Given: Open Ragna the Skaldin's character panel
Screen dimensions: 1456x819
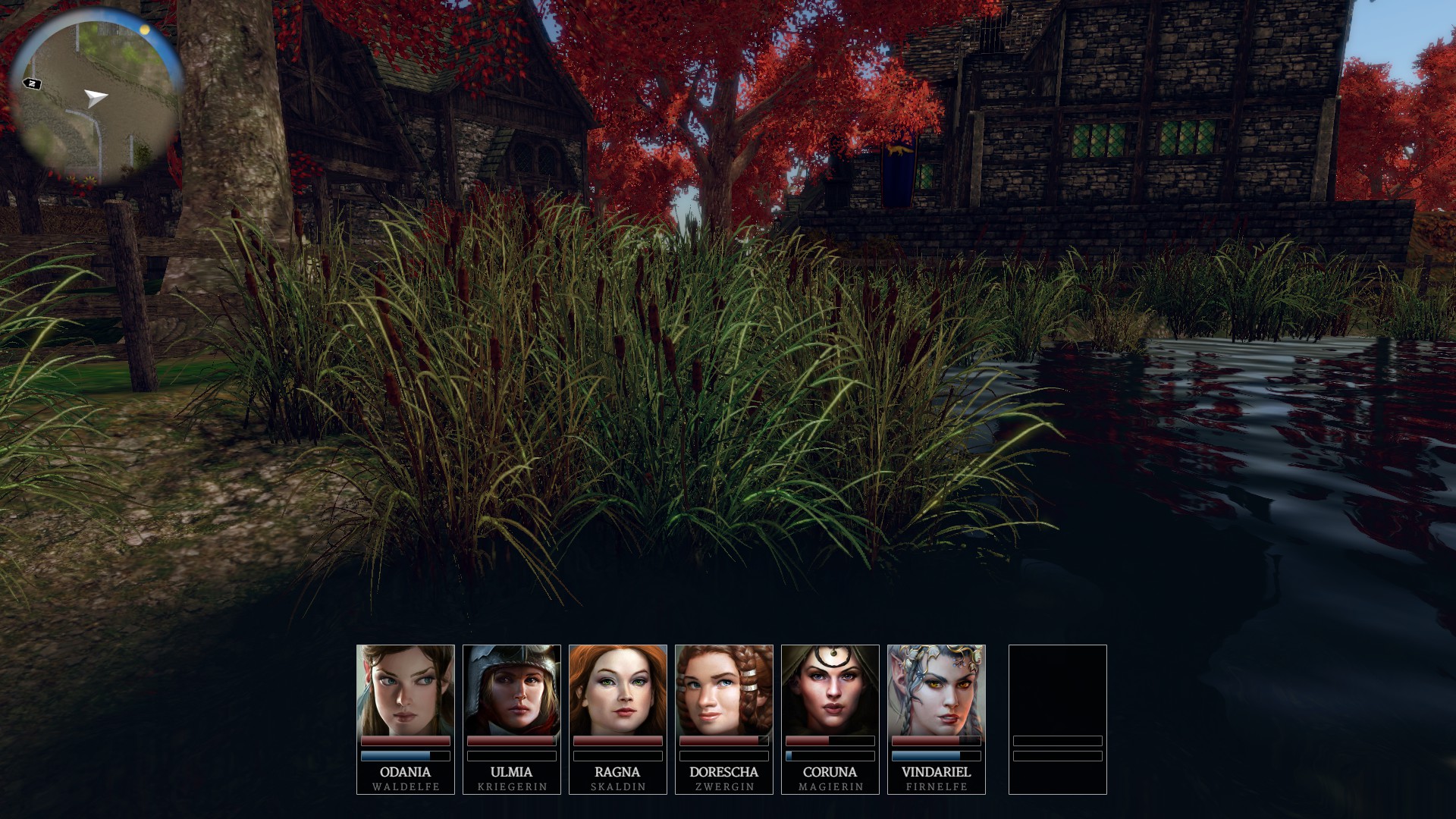Looking at the screenshot, I should [618, 690].
